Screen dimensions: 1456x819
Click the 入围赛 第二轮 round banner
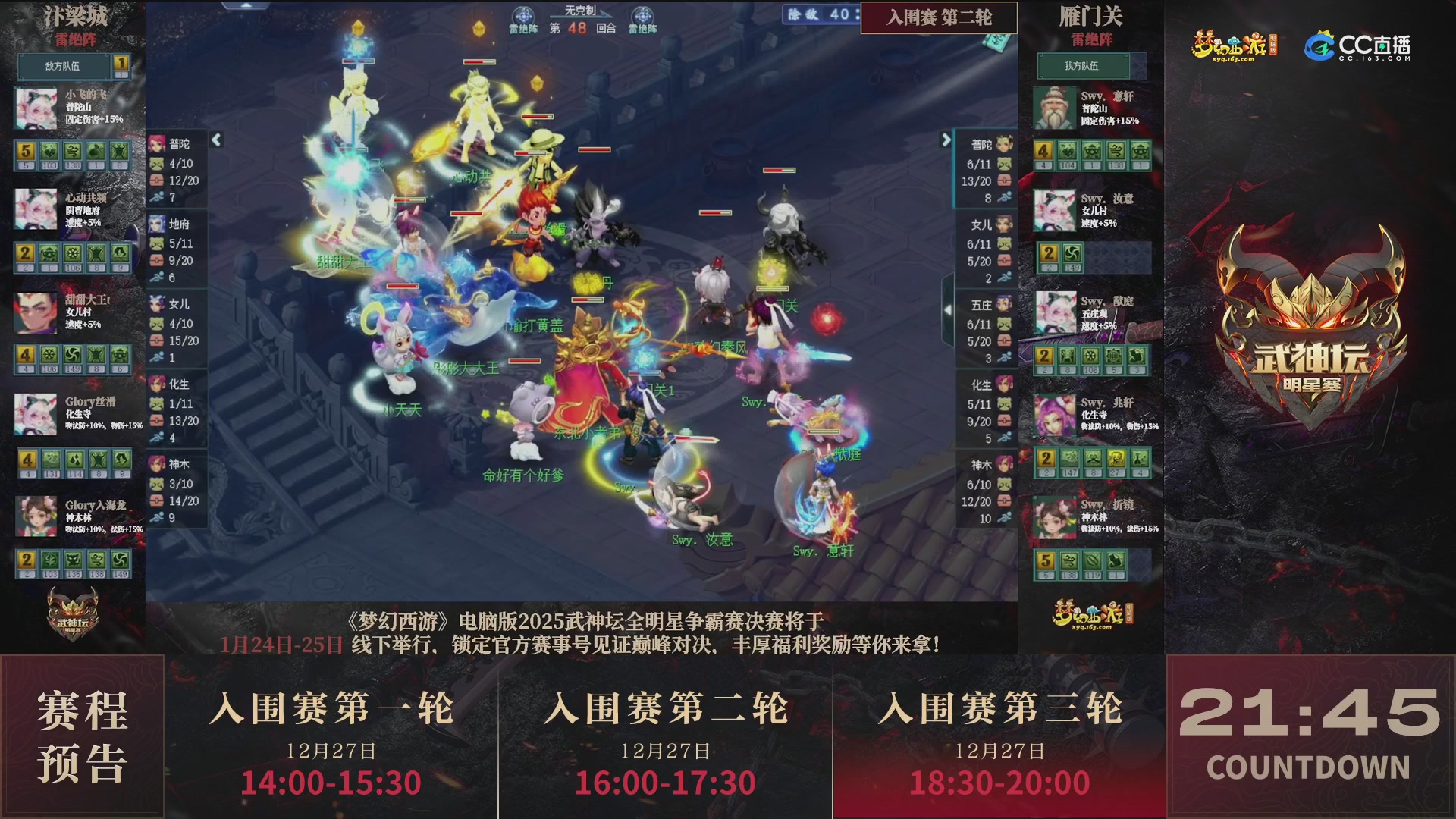point(938,18)
